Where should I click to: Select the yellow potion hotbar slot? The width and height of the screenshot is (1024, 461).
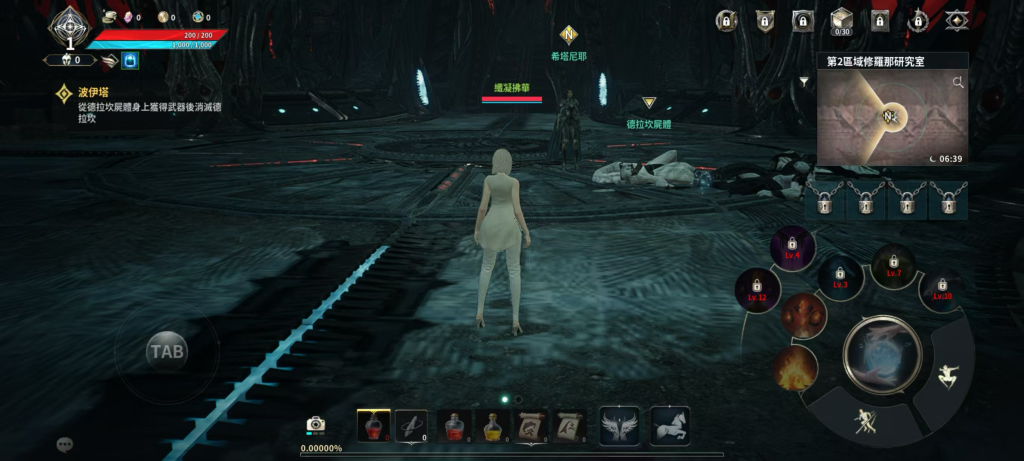(x=491, y=425)
